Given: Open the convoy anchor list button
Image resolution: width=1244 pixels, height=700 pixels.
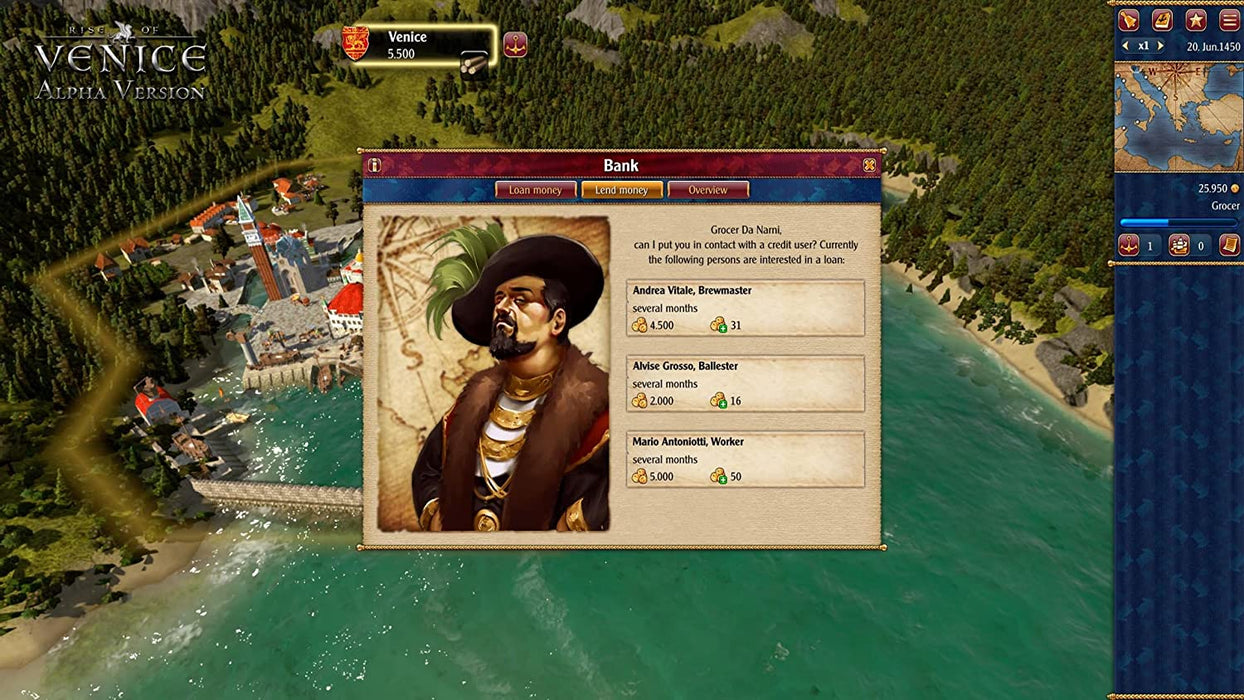Looking at the screenshot, I should tap(1129, 245).
